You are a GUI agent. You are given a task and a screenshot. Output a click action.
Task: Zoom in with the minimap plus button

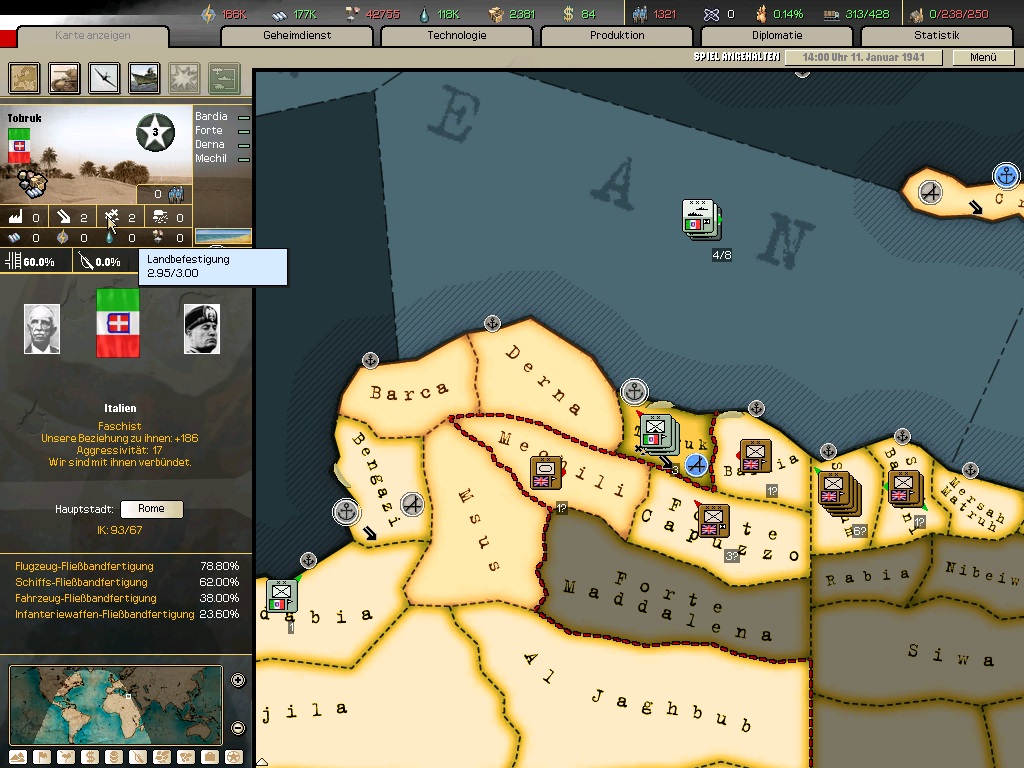pos(238,681)
